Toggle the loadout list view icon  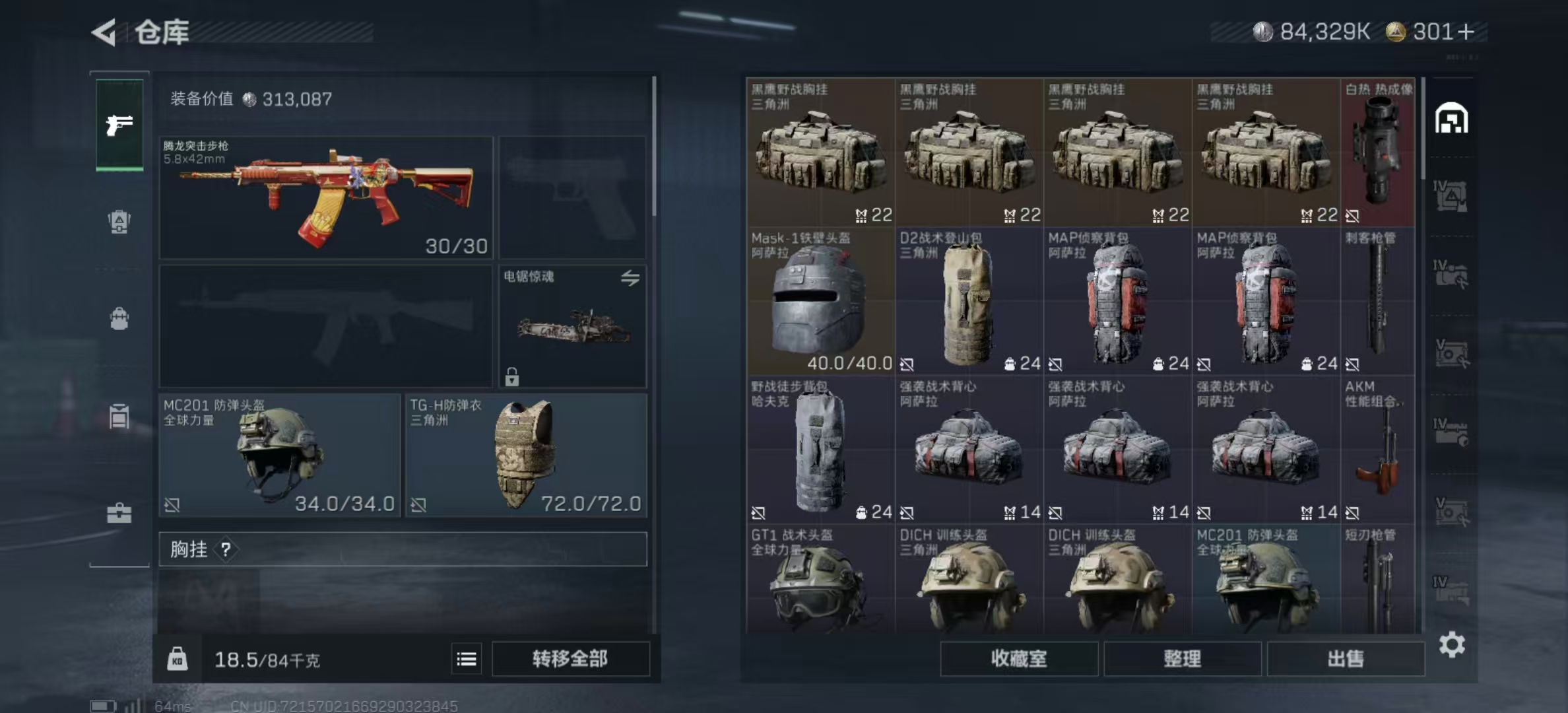(x=467, y=659)
